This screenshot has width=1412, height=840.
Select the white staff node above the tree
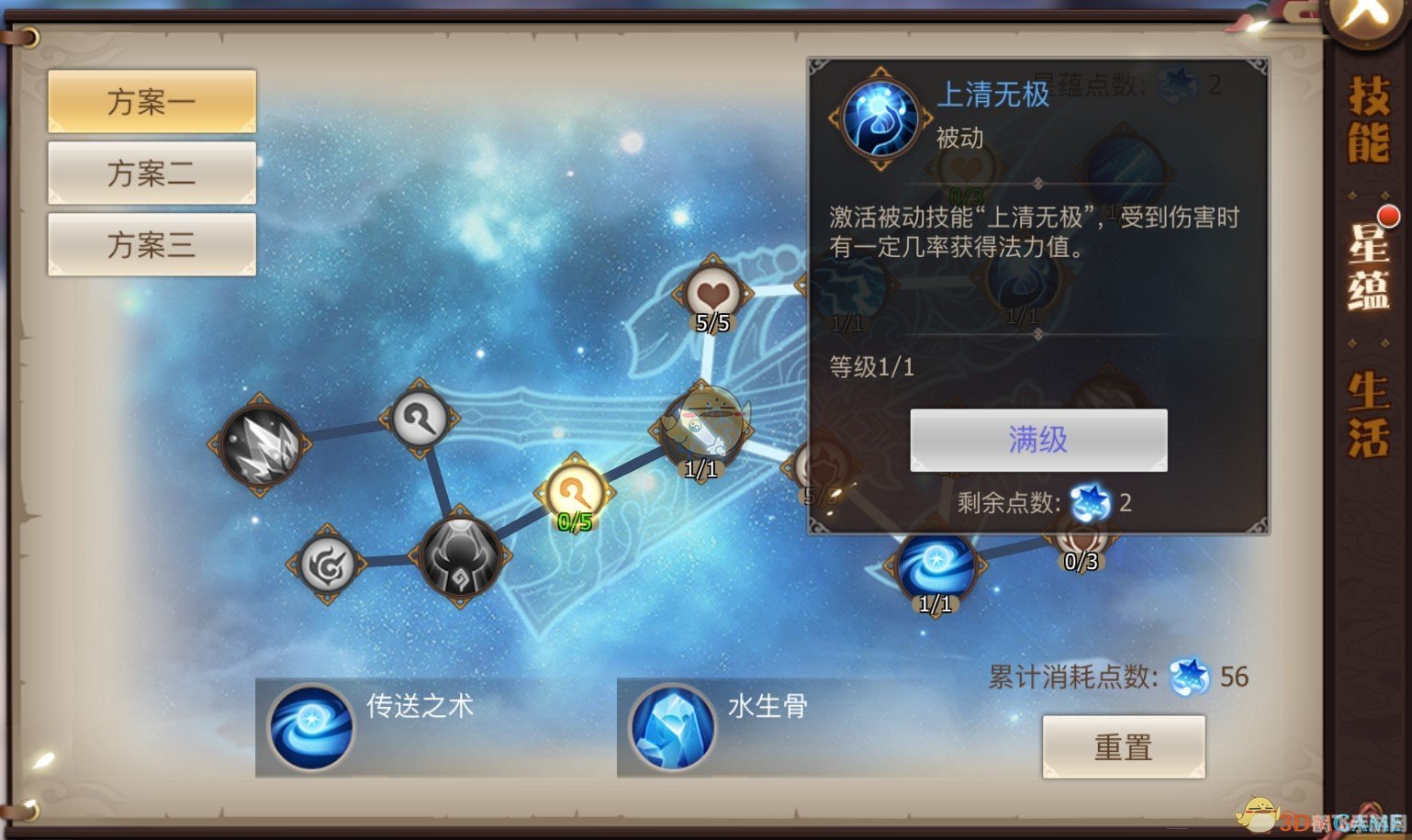(x=420, y=416)
